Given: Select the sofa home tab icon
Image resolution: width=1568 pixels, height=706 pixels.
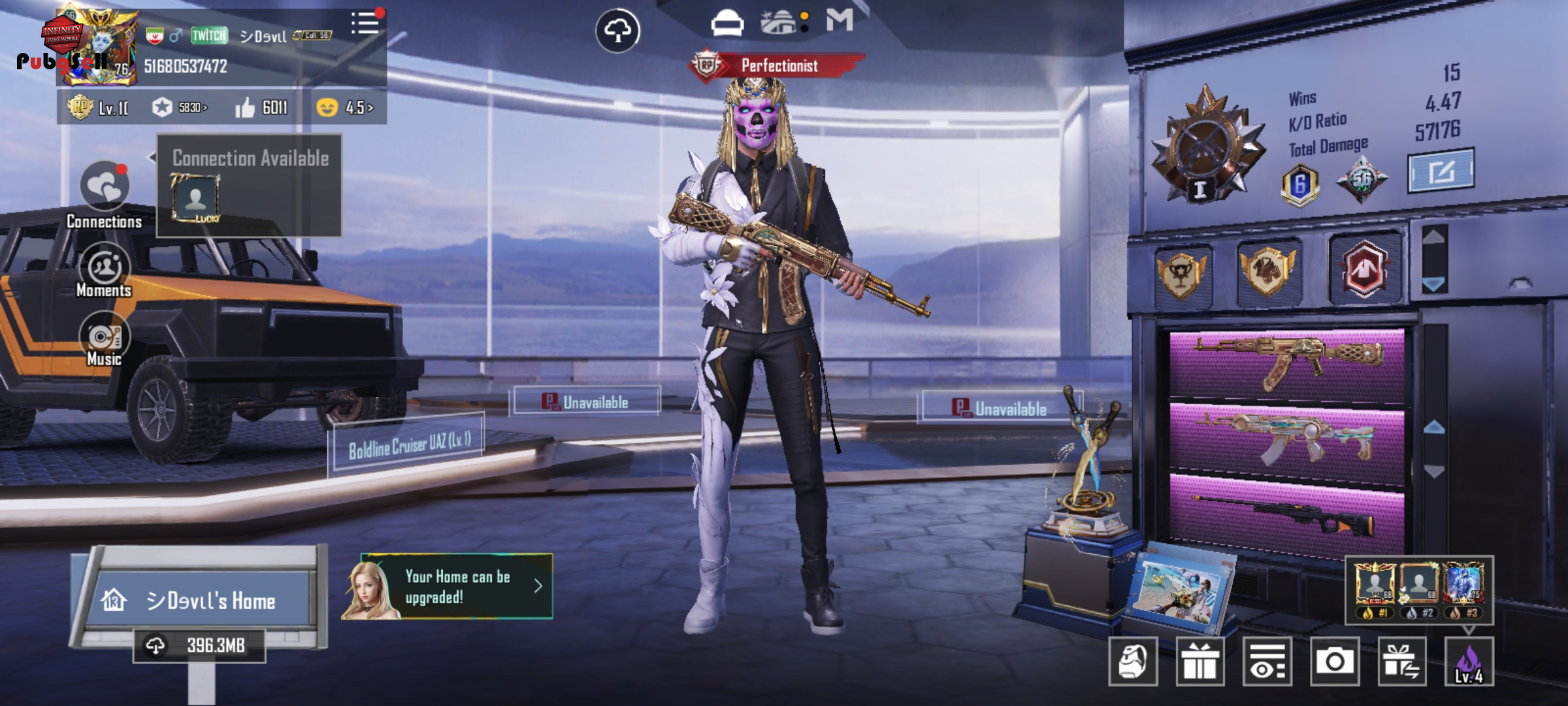Looking at the screenshot, I should click(x=727, y=24).
